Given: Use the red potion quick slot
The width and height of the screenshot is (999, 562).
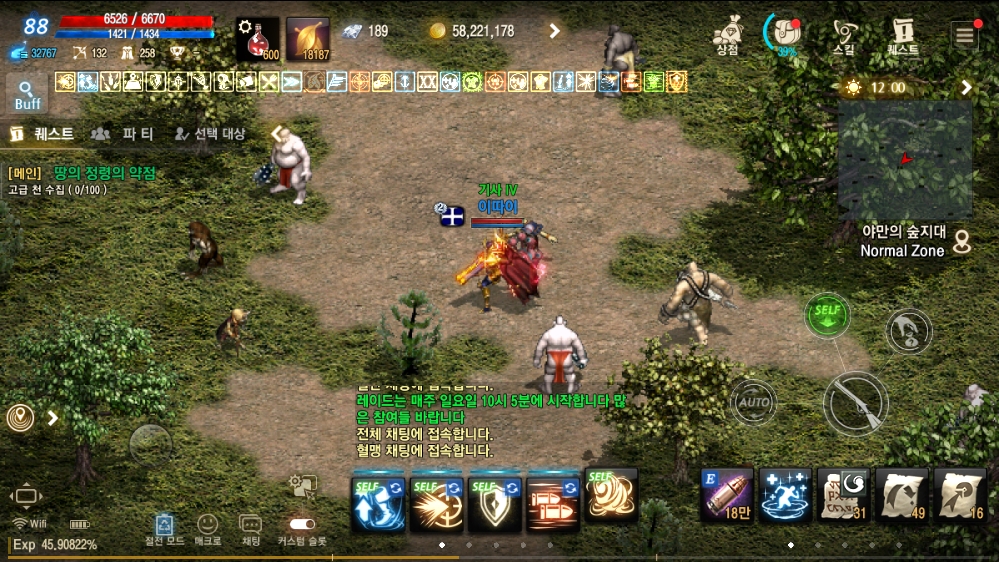Looking at the screenshot, I should coord(257,39).
